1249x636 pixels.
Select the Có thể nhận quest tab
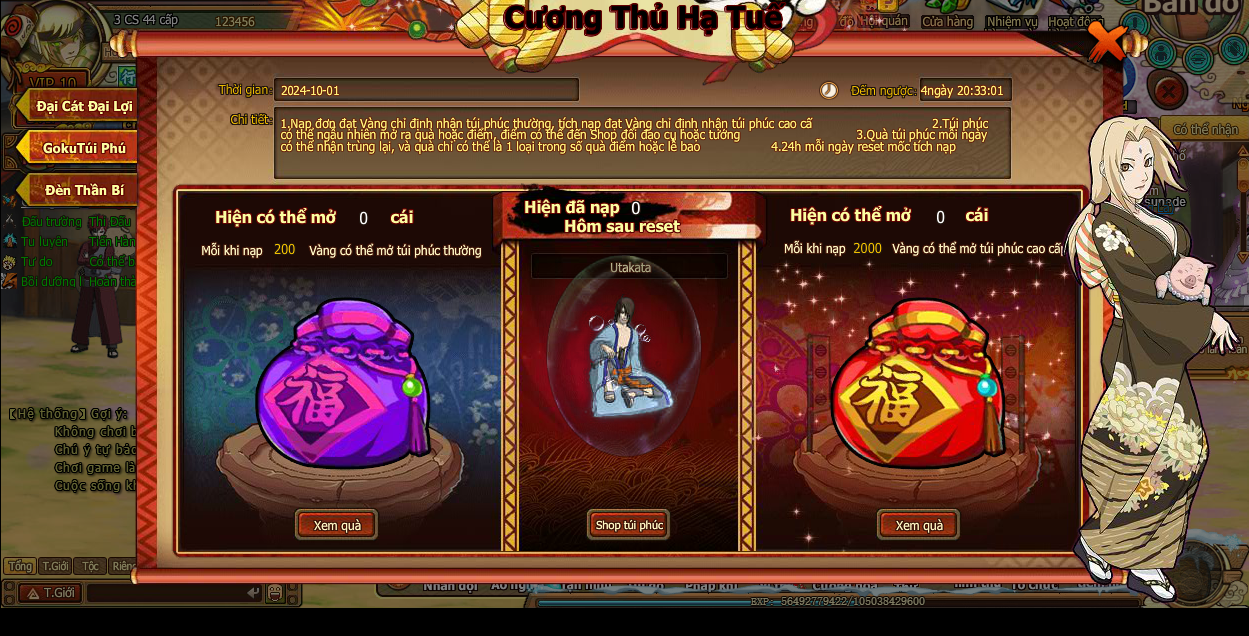[1204, 129]
